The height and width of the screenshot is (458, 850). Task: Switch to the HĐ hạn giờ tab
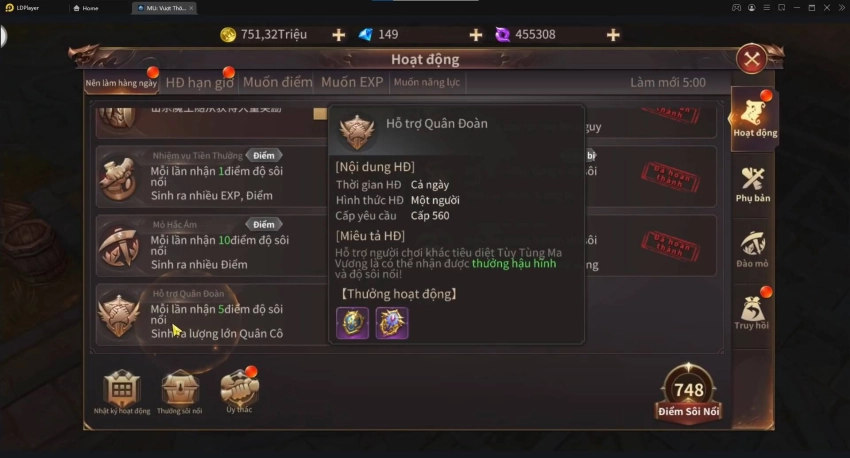(x=199, y=82)
